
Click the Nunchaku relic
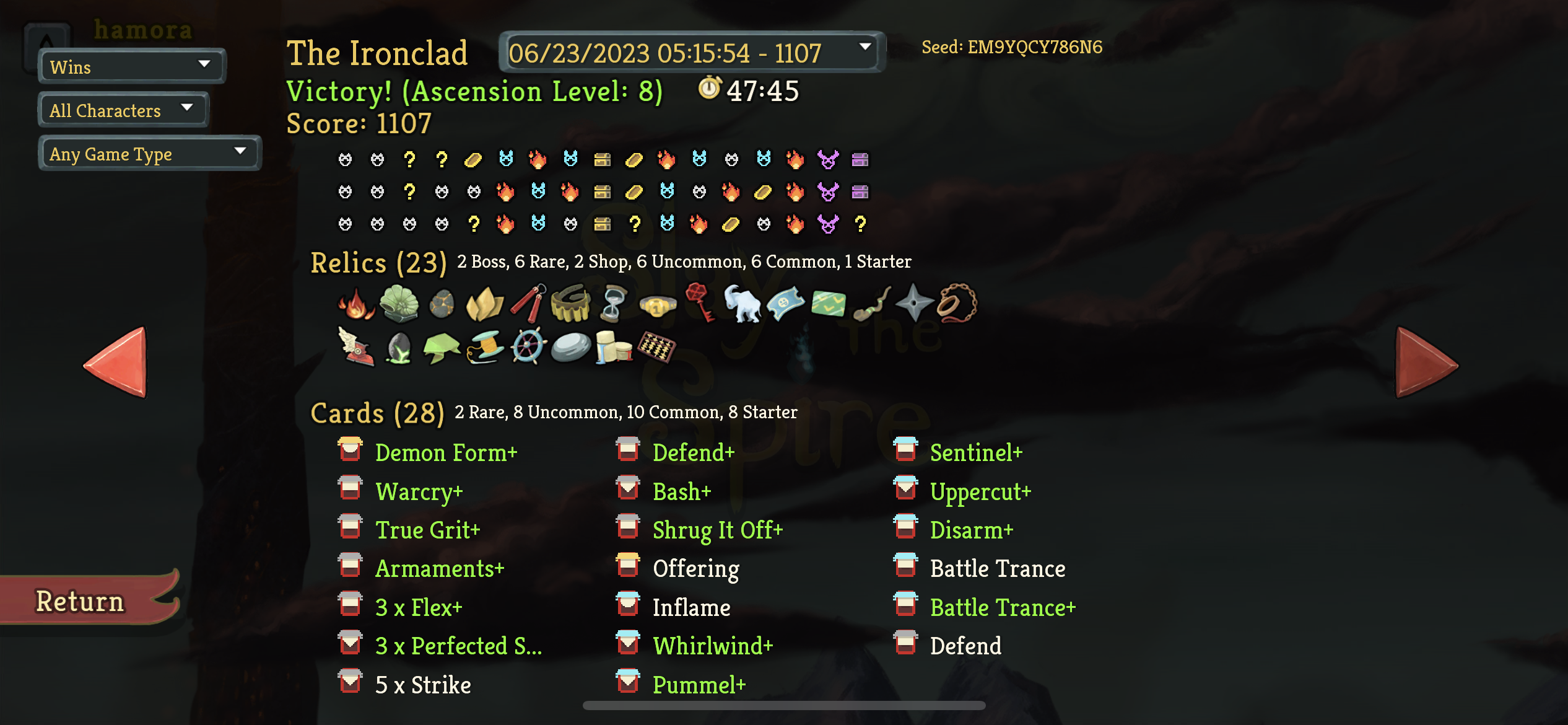coord(529,304)
